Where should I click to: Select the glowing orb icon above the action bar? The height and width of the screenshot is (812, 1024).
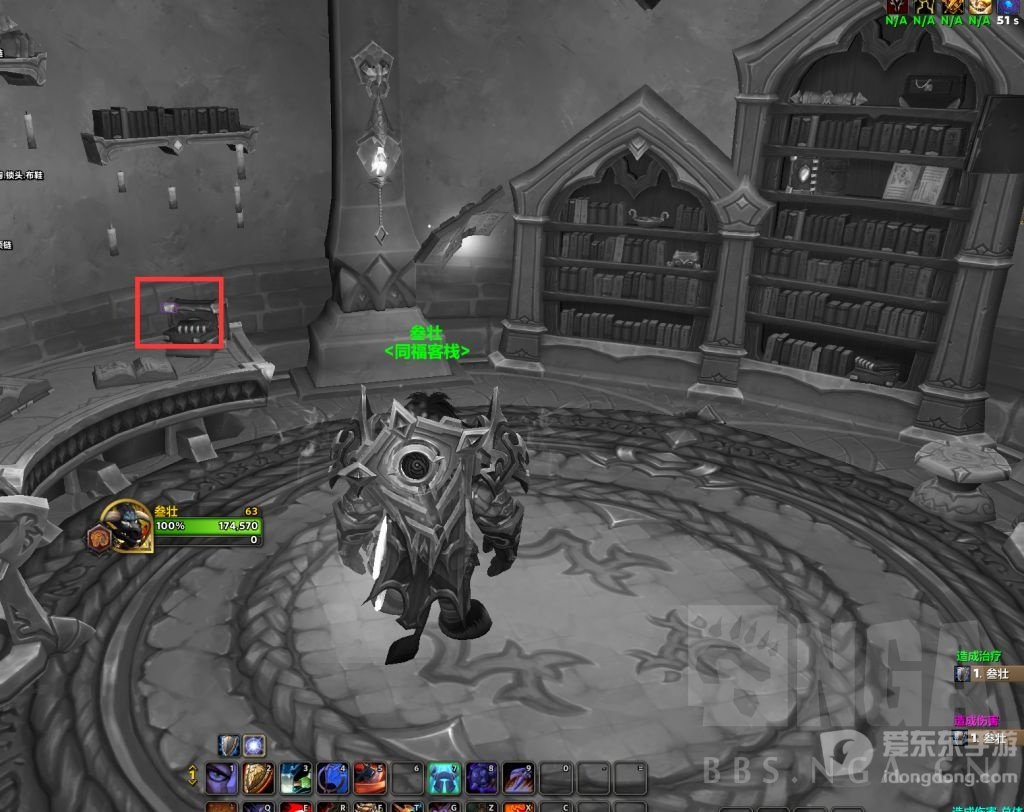click(254, 745)
